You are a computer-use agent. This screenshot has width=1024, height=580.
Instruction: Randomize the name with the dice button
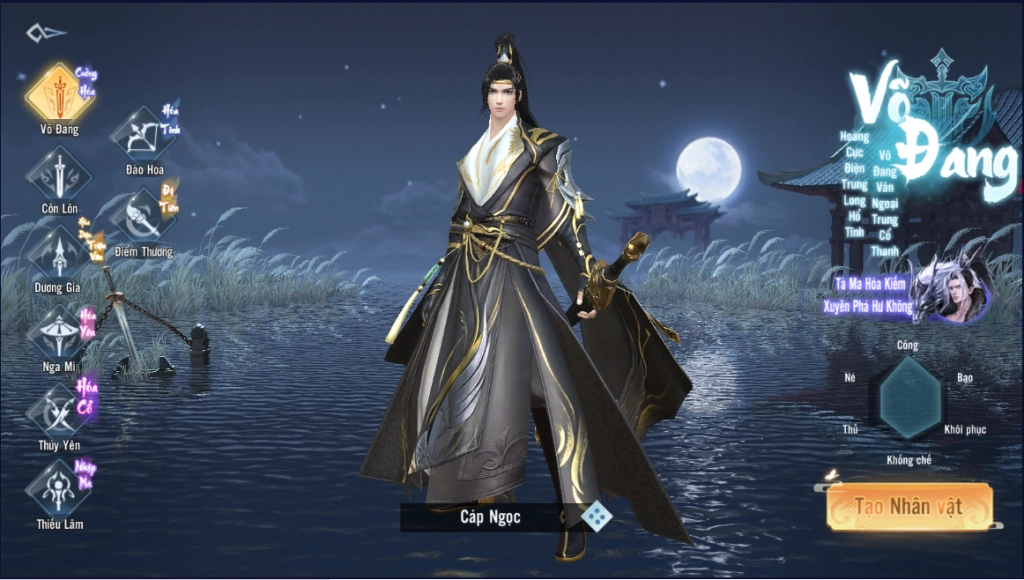pyautogui.click(x=597, y=517)
